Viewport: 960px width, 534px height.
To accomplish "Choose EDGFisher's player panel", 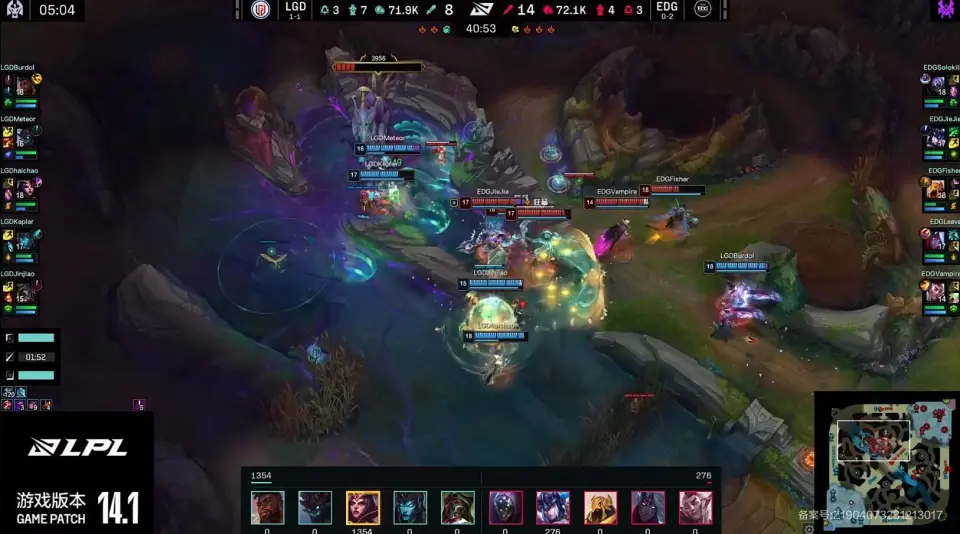I will 940,191.
